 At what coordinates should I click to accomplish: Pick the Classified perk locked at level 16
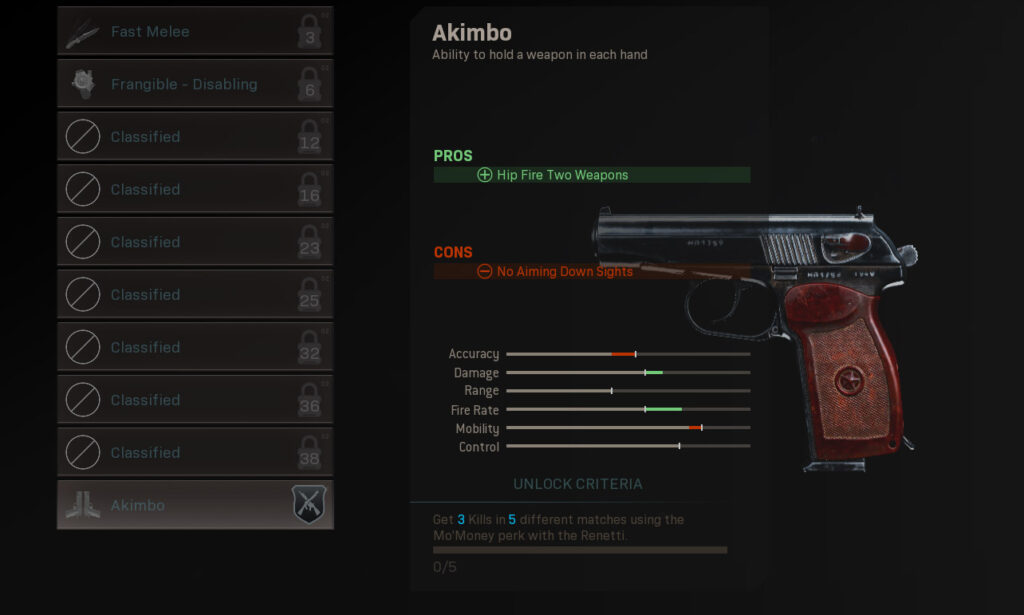click(195, 190)
